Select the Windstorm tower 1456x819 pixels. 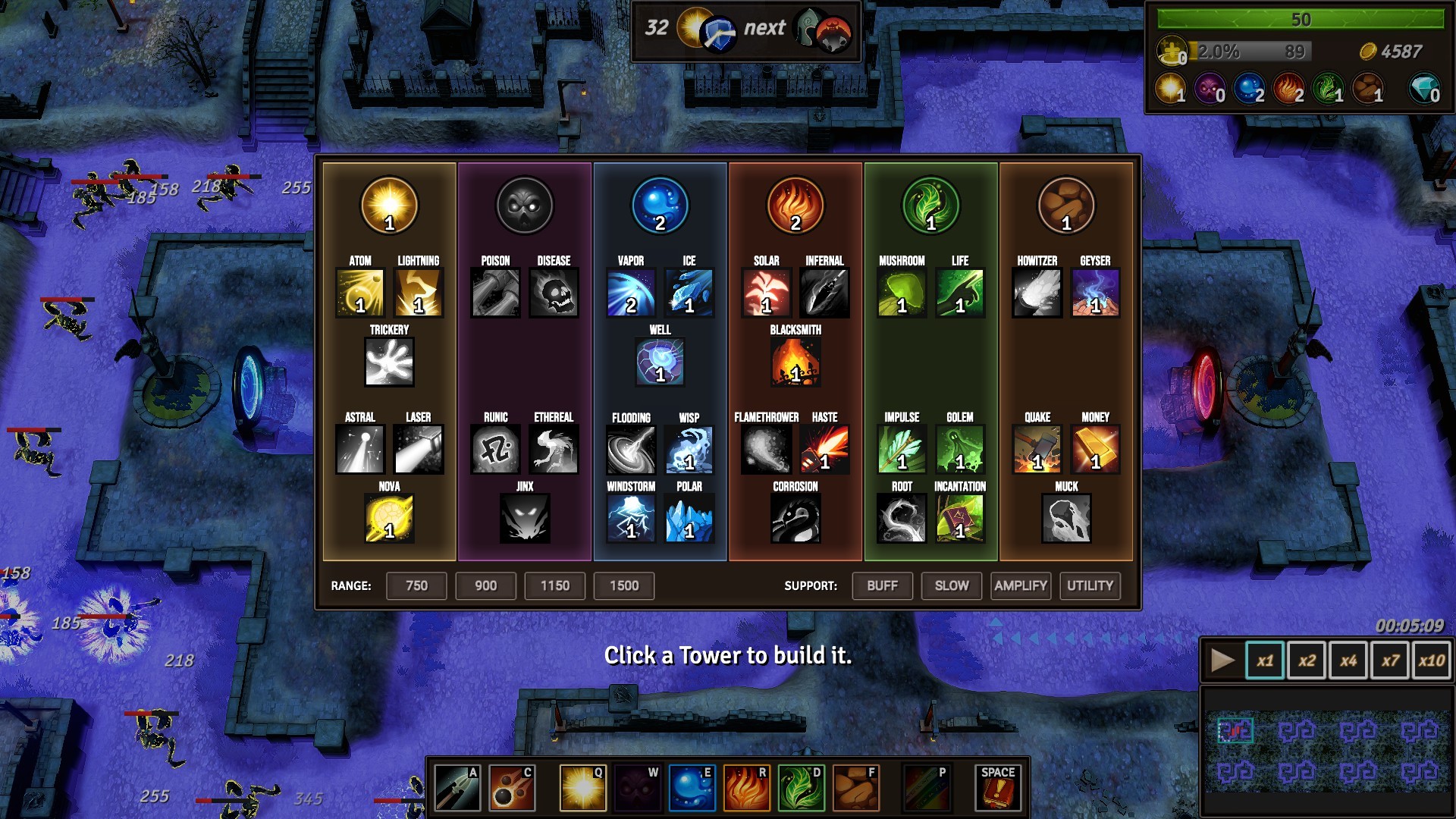point(632,519)
